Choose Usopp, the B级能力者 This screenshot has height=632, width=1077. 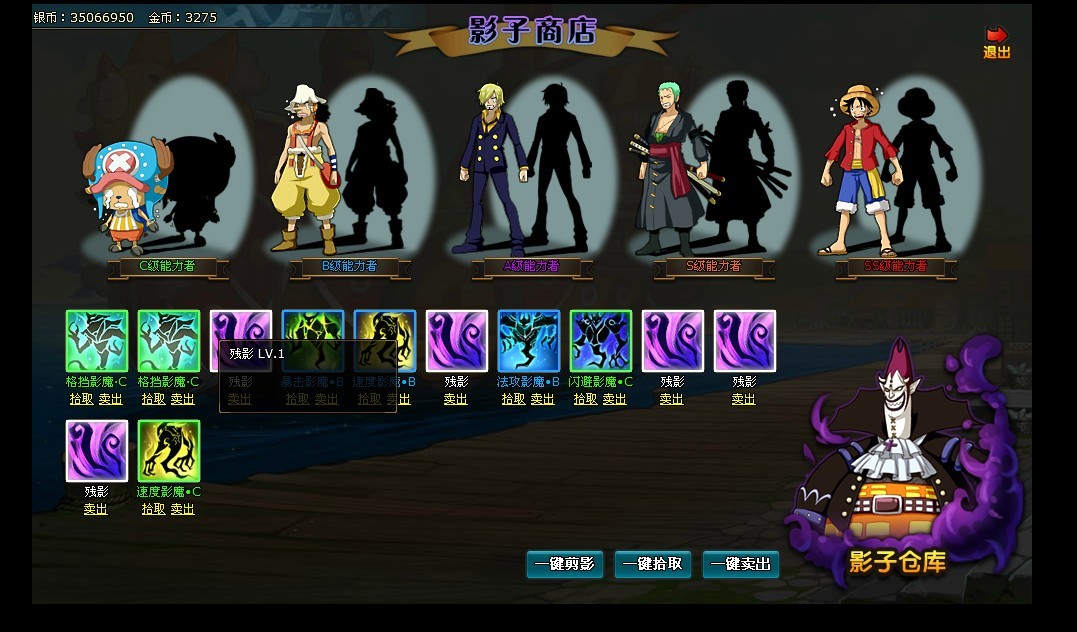(x=306, y=170)
